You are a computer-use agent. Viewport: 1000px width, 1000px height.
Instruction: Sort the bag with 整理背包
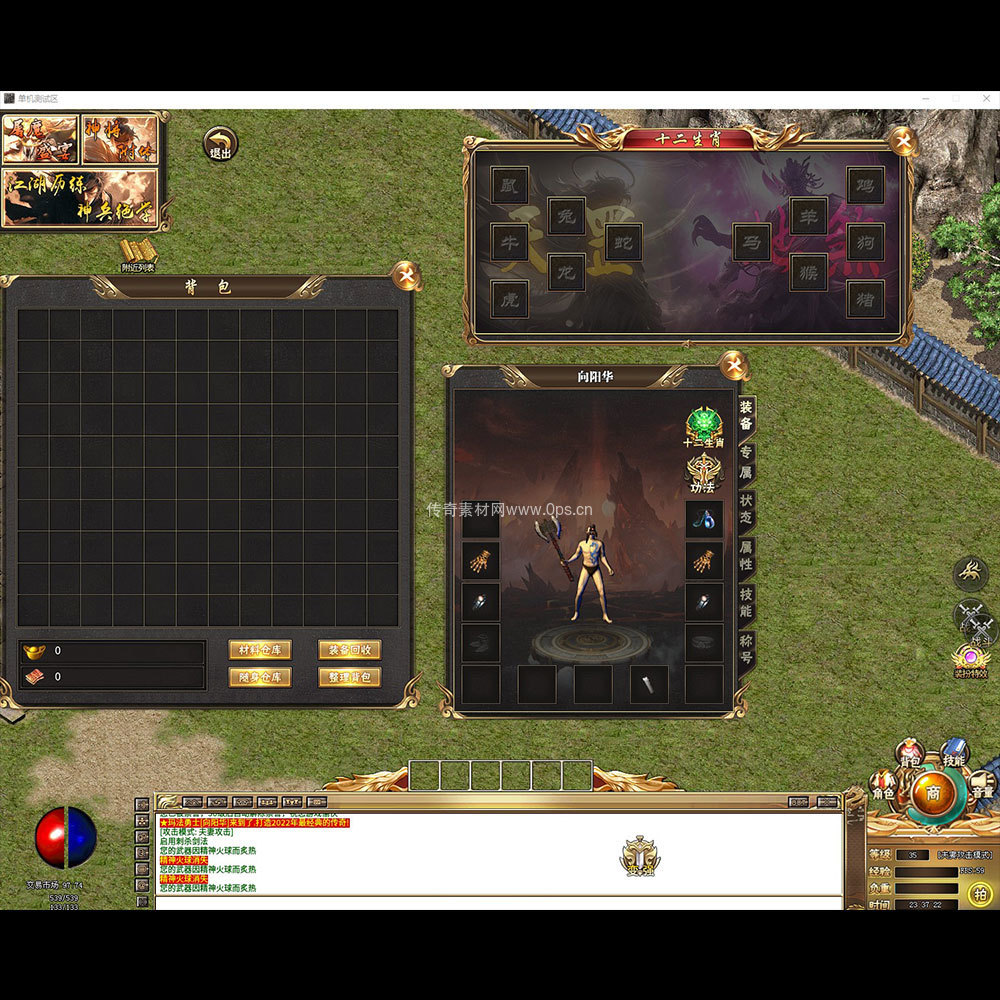pos(349,677)
